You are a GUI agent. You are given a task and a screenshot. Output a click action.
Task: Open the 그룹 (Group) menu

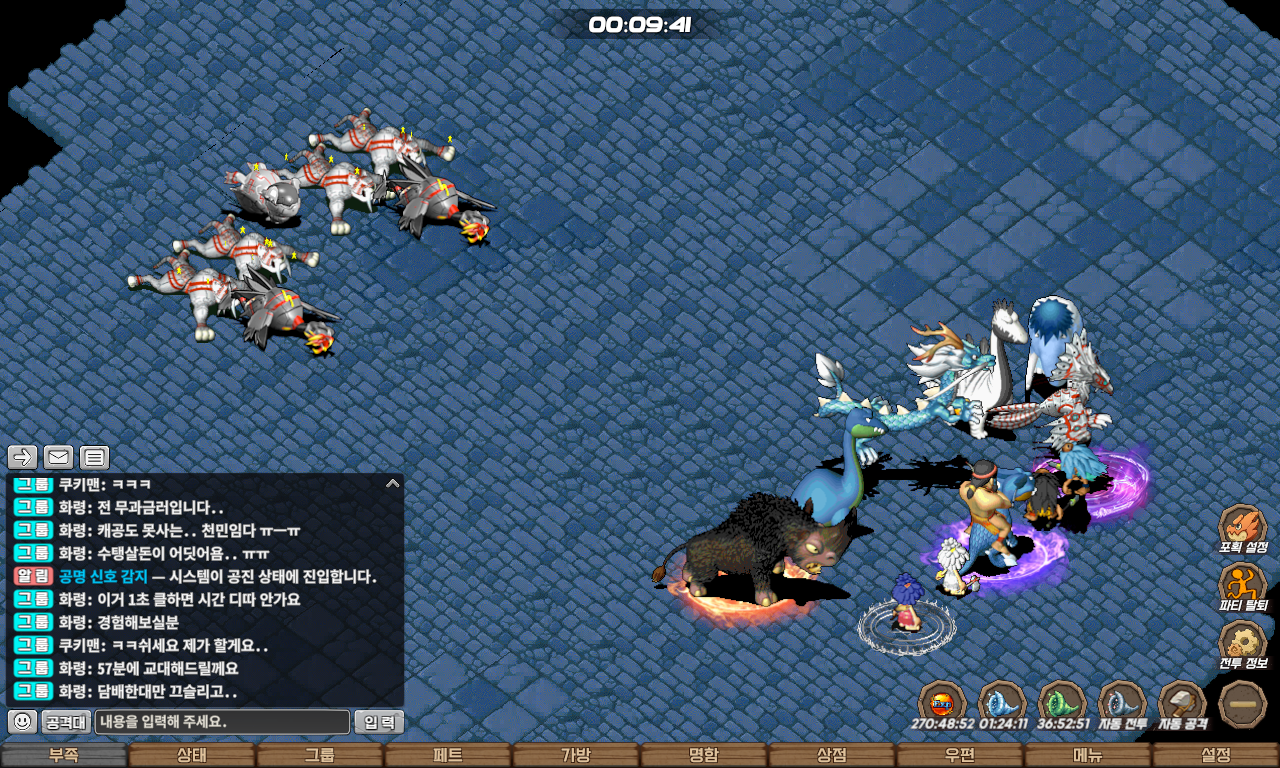pos(319,755)
